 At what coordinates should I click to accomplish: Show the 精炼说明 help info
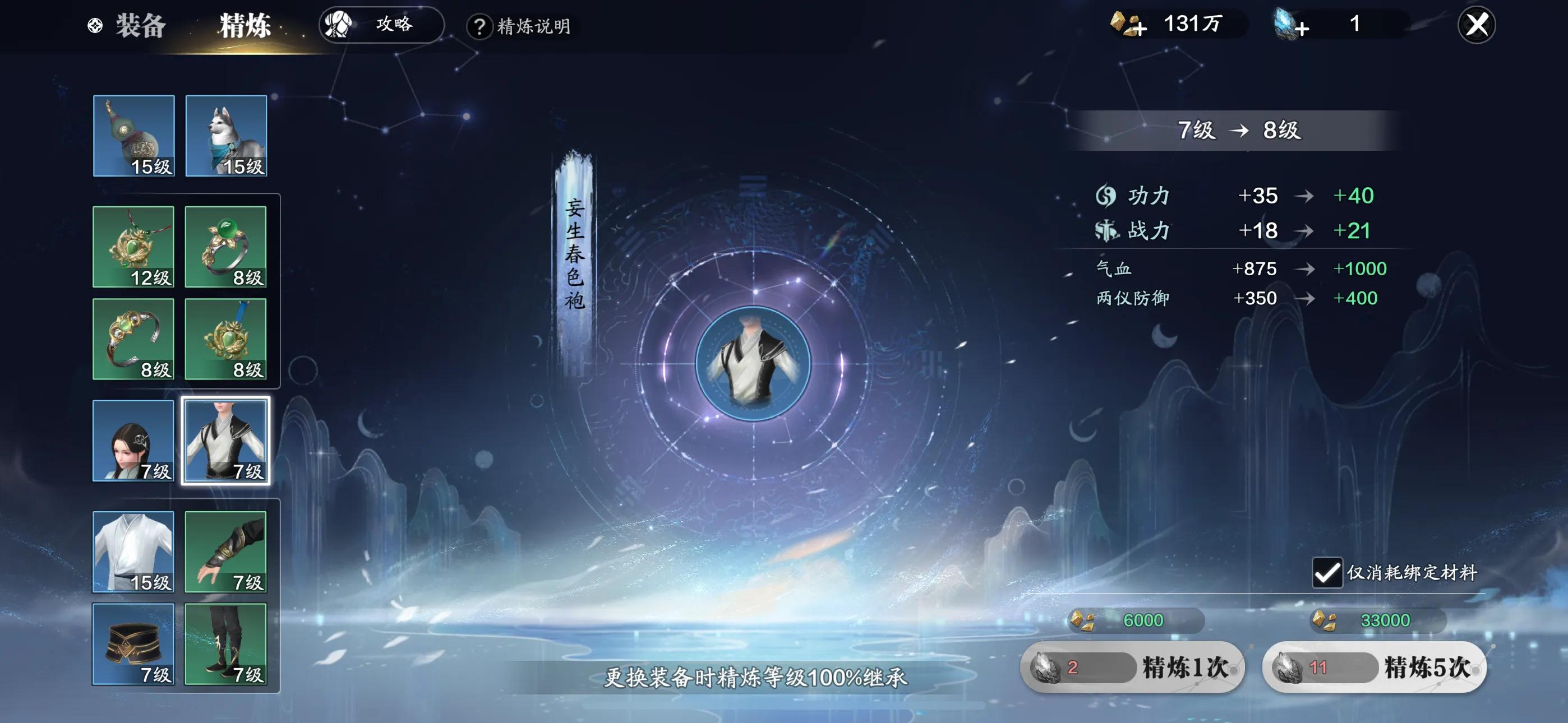520,26
